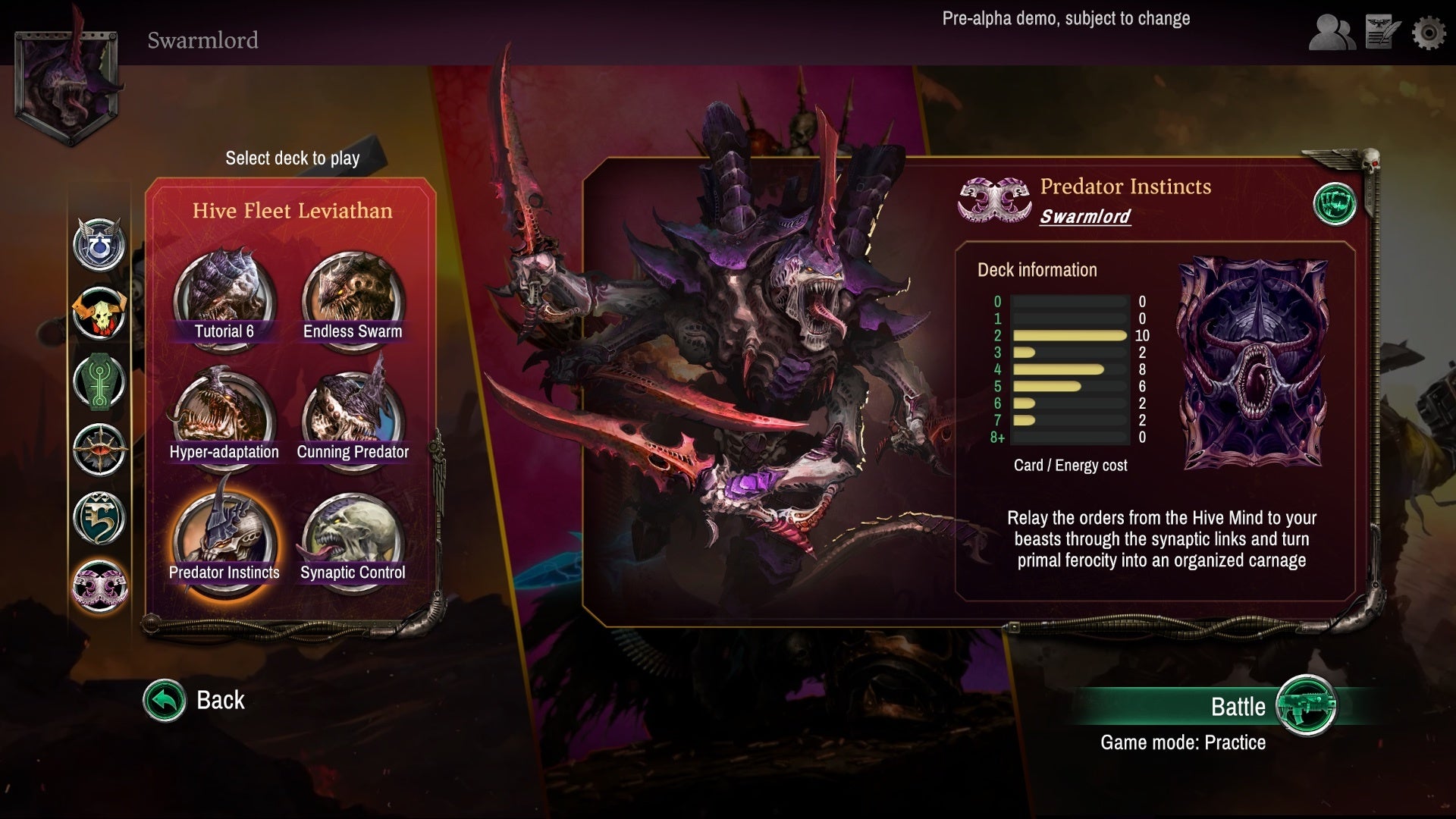This screenshot has height=819, width=1456.
Task: Go Back to the previous screen
Action: pos(195,700)
